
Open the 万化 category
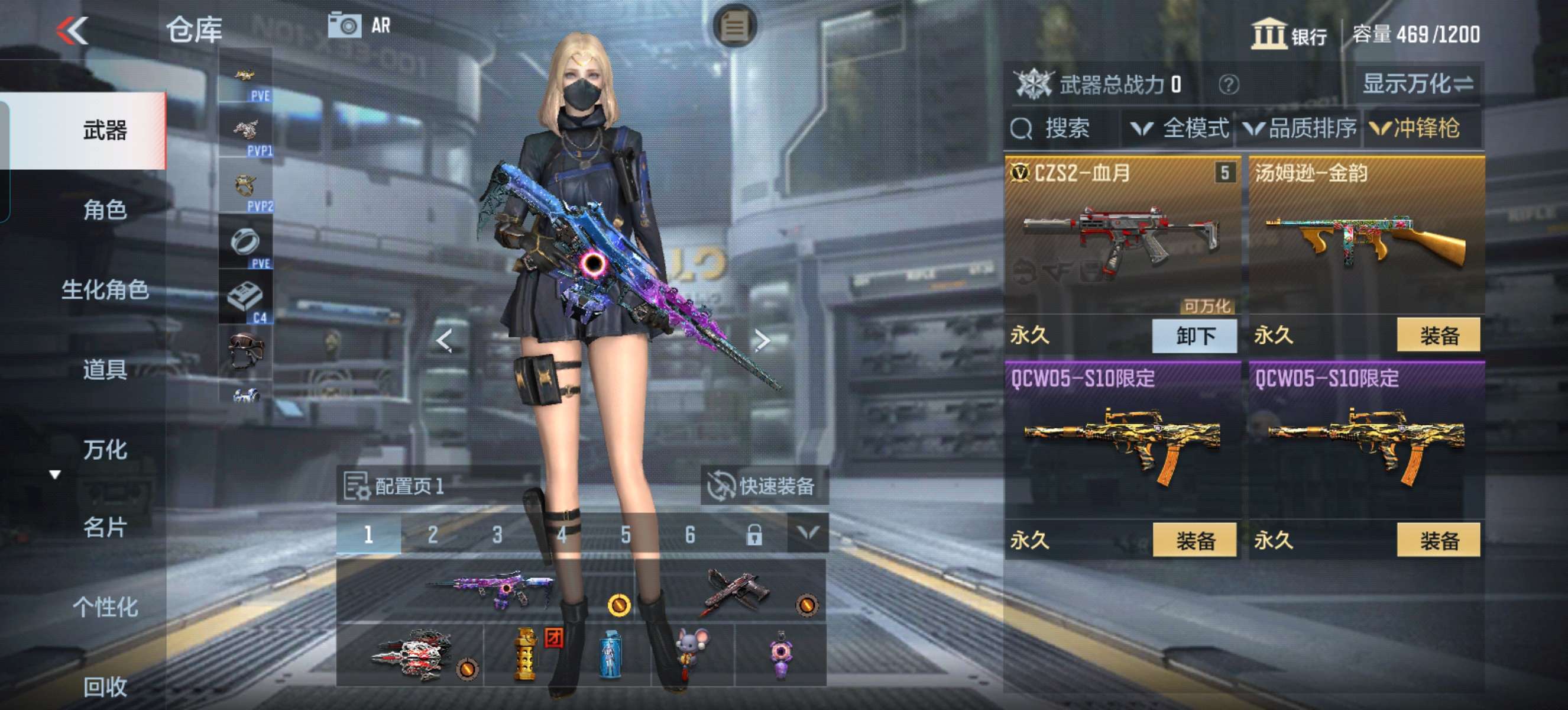[x=105, y=450]
